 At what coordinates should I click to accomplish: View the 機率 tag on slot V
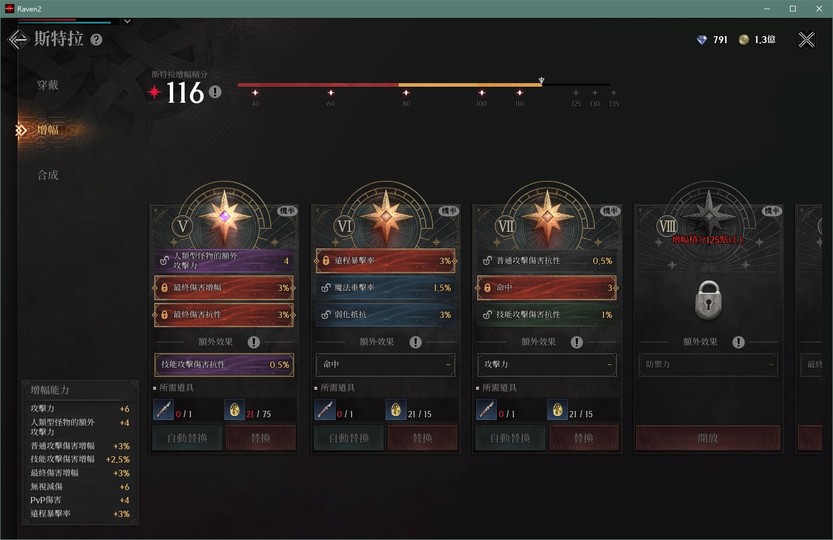286,211
